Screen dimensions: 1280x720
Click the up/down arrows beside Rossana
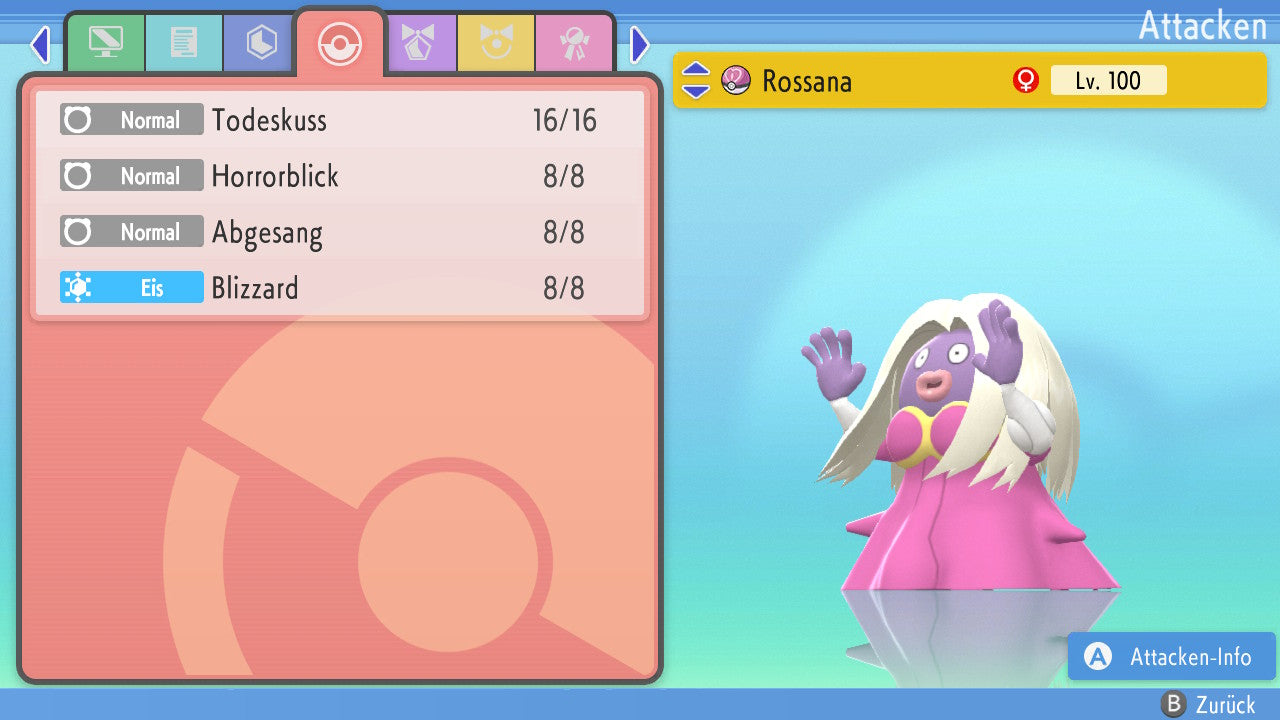pyautogui.click(x=696, y=81)
